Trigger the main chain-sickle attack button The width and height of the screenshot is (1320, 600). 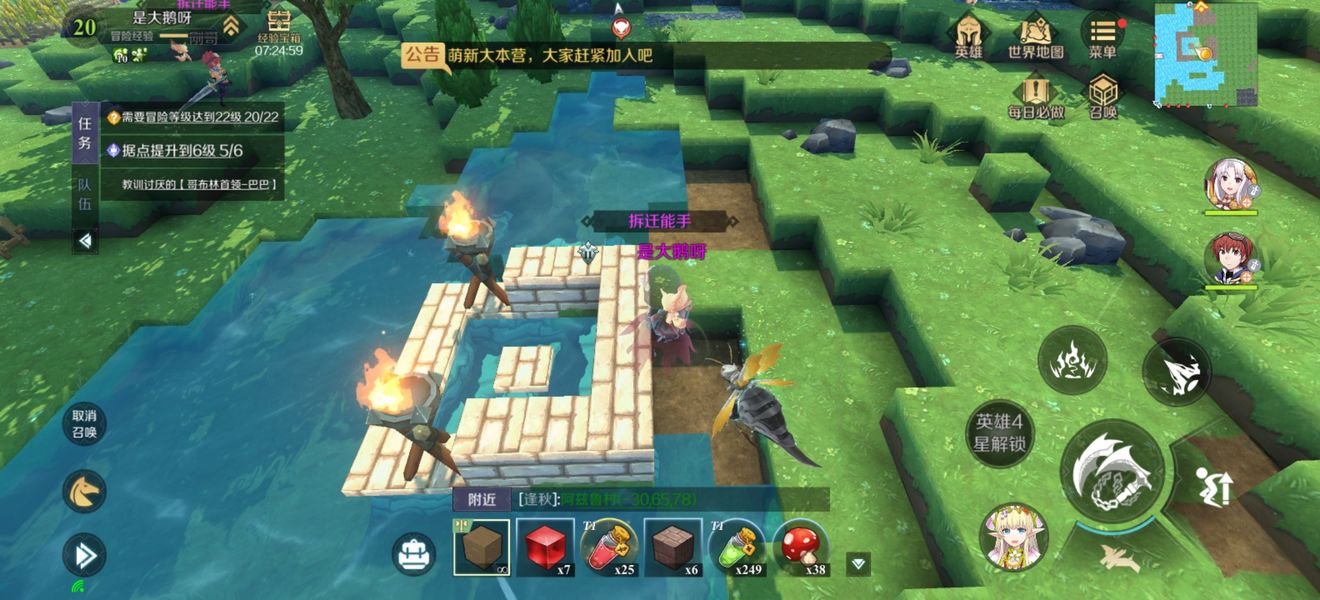point(1112,472)
